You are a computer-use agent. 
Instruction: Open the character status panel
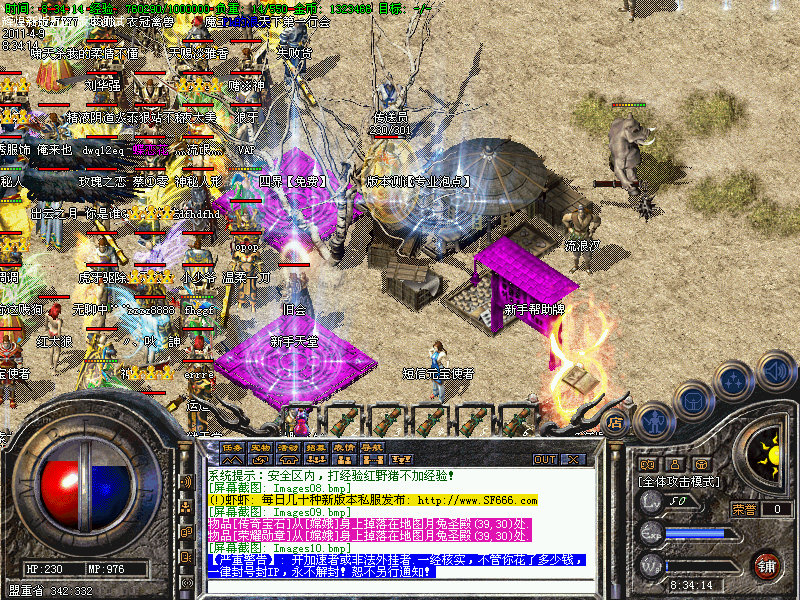(x=653, y=421)
